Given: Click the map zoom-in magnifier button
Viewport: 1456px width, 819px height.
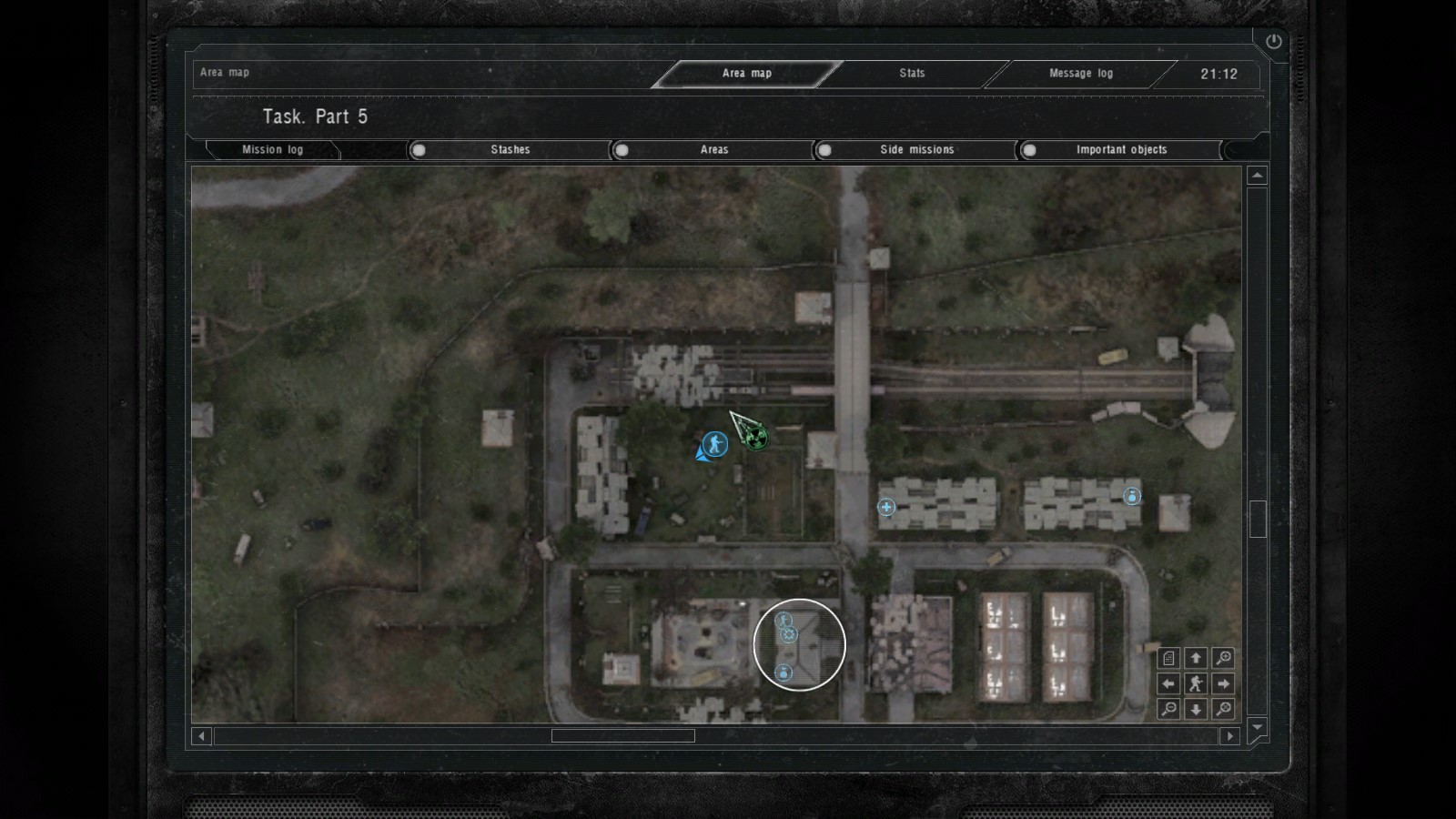Looking at the screenshot, I should [1223, 658].
